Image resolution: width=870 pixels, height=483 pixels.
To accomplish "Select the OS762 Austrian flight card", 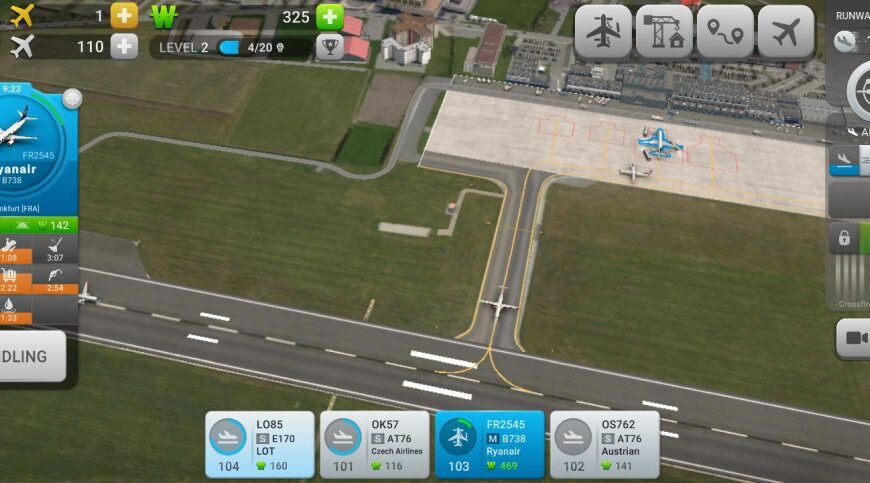I will point(604,444).
